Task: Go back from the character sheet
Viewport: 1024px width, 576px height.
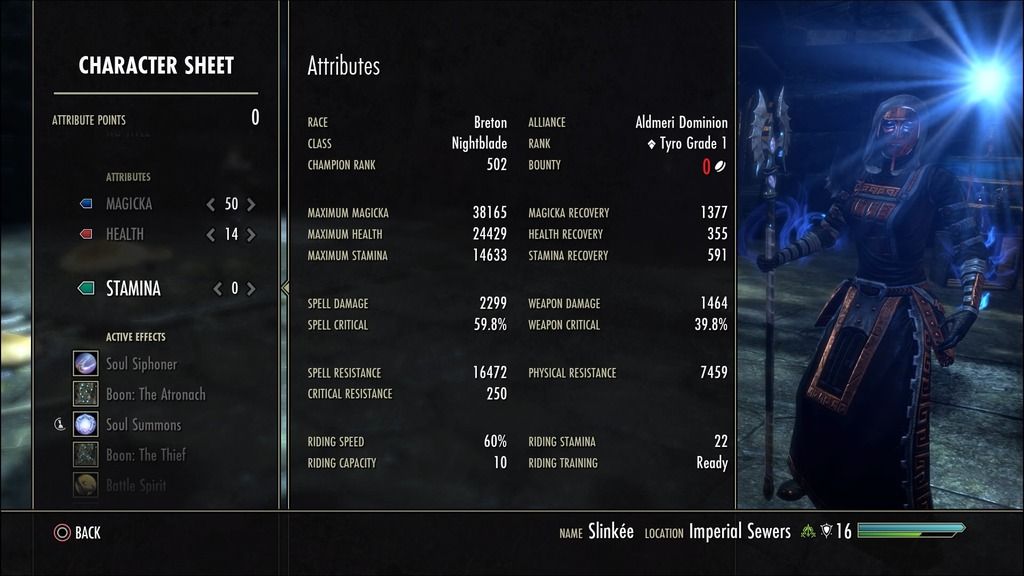Action: click(77, 533)
